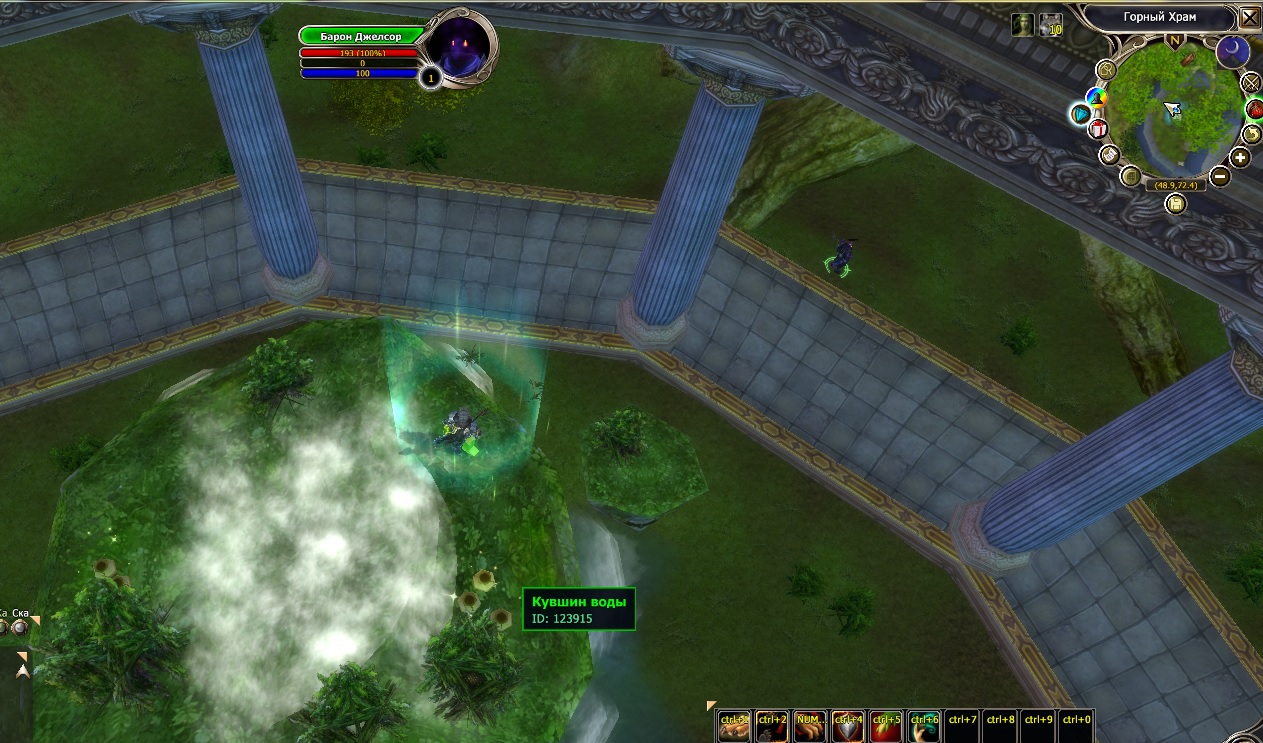1263x743 pixels.
Task: Open the blue diamond shop icon
Action: click(1080, 113)
